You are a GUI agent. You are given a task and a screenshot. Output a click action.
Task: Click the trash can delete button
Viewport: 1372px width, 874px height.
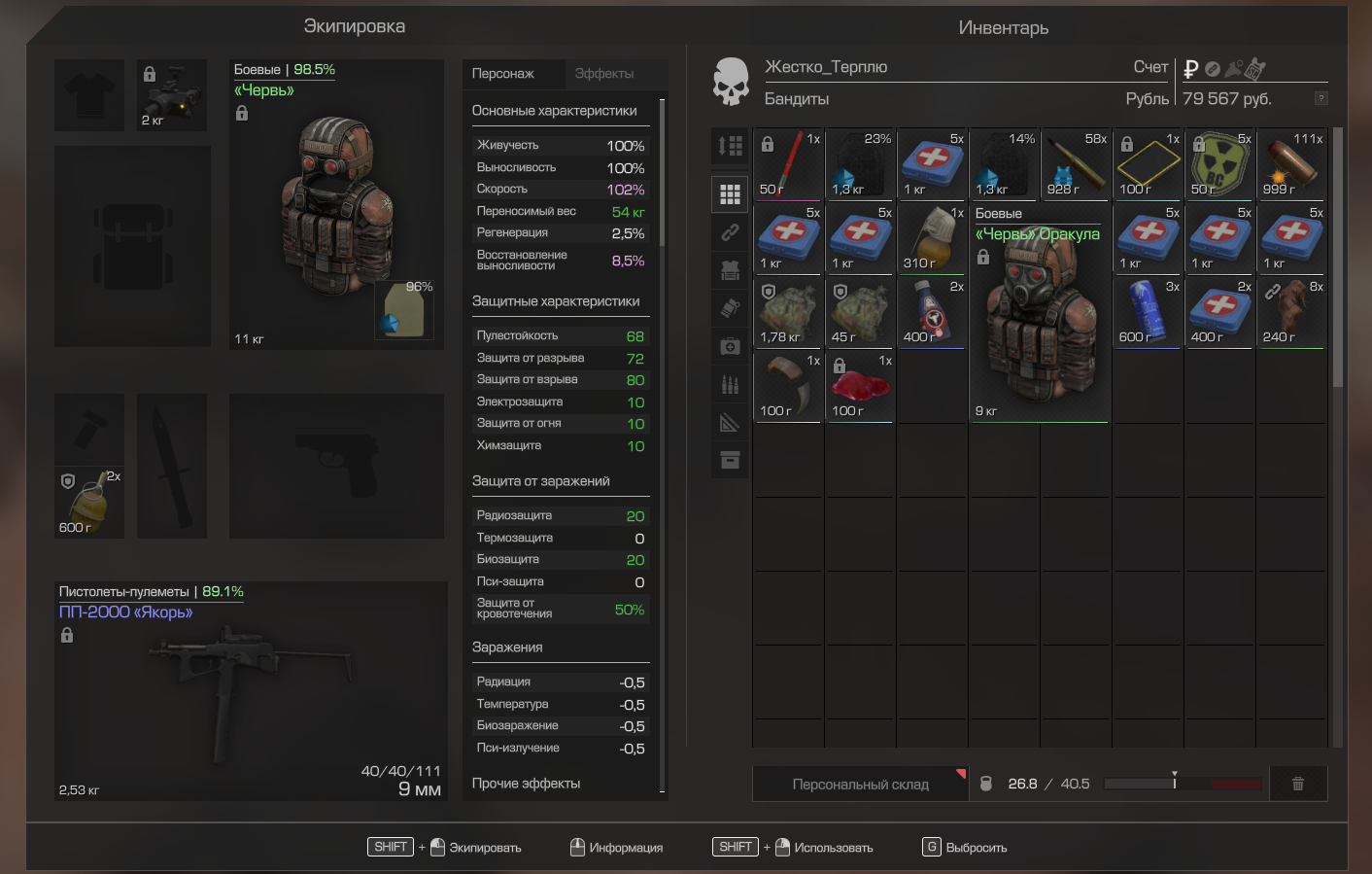pos(1297,784)
